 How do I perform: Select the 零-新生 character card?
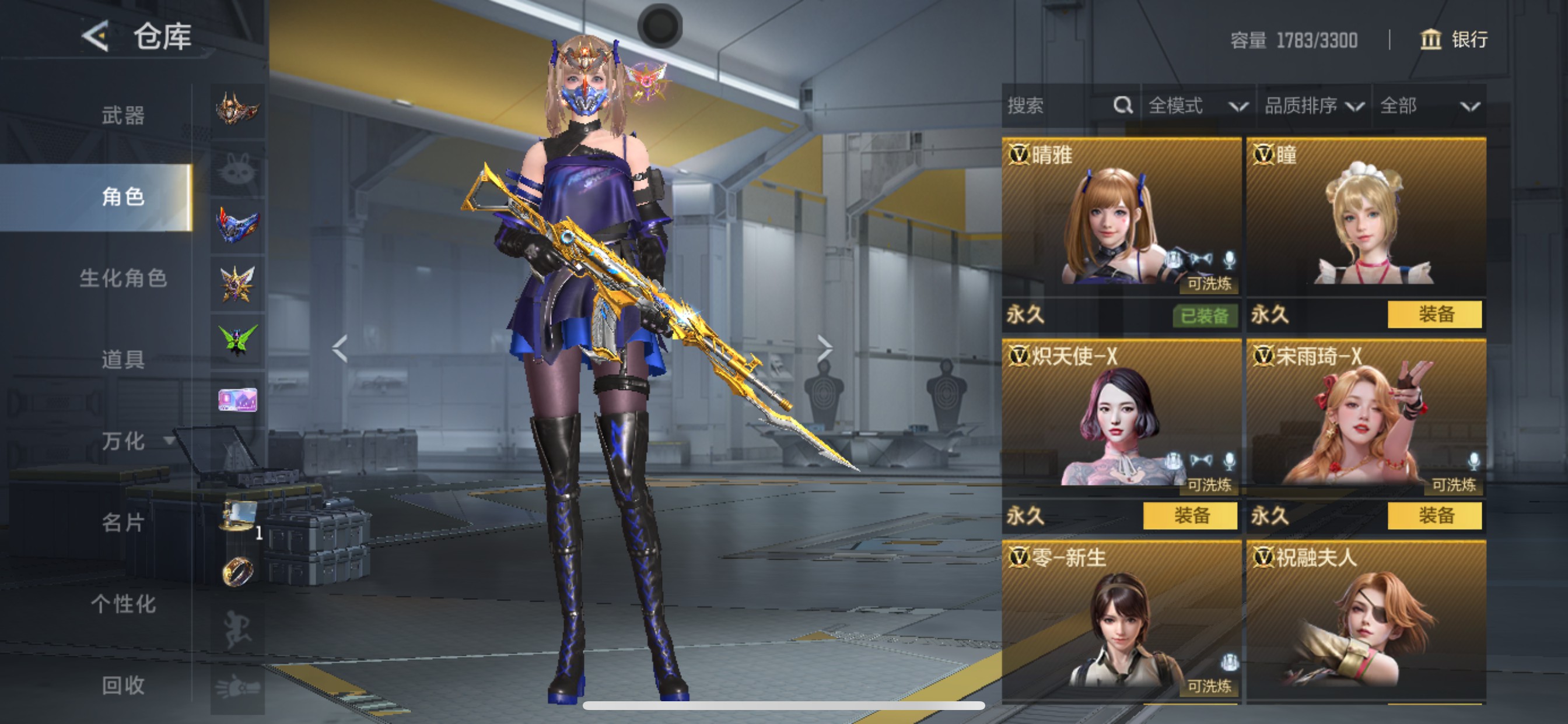(1121, 622)
